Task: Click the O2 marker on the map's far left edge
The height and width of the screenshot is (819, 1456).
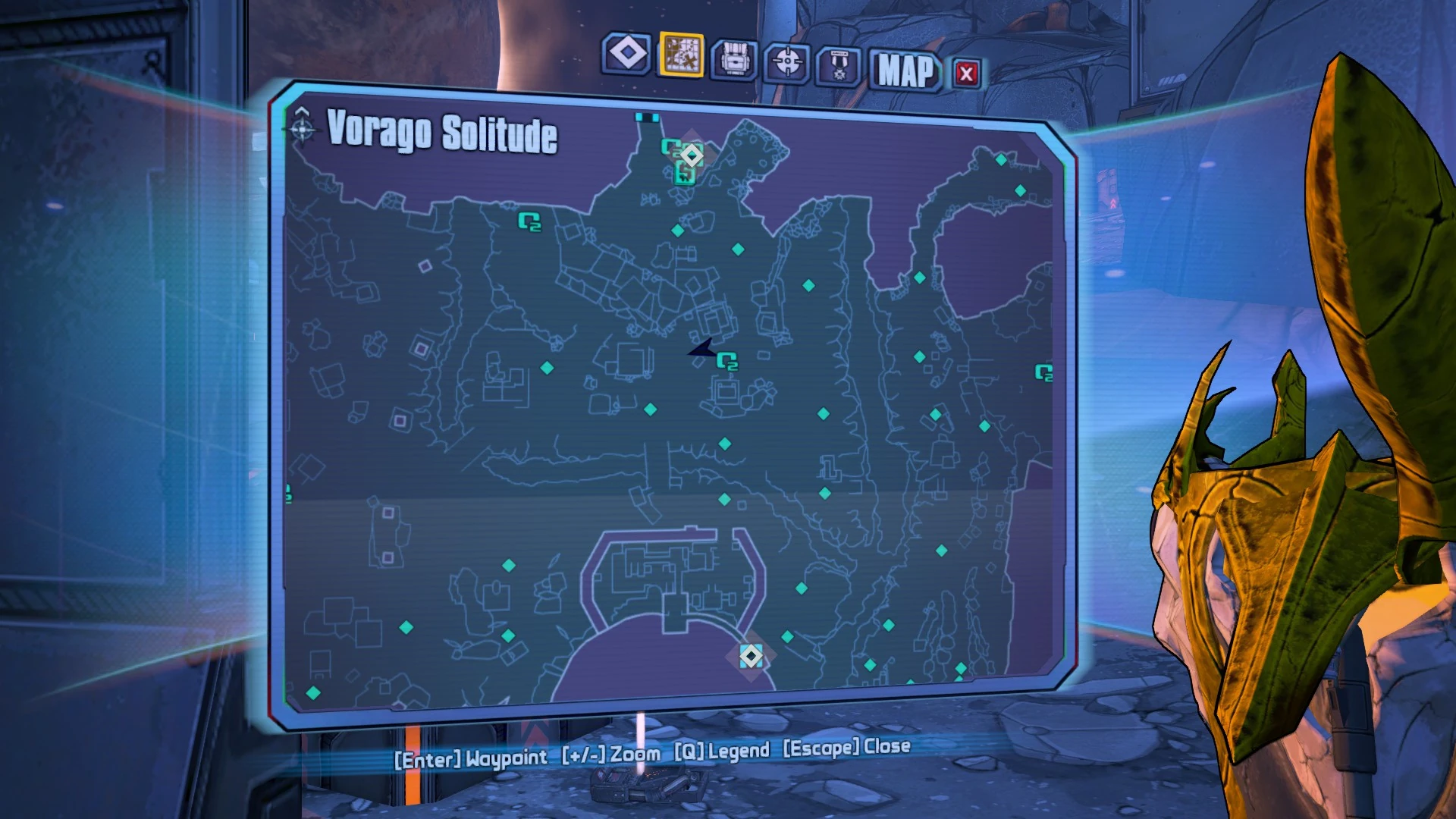Action: tap(287, 493)
